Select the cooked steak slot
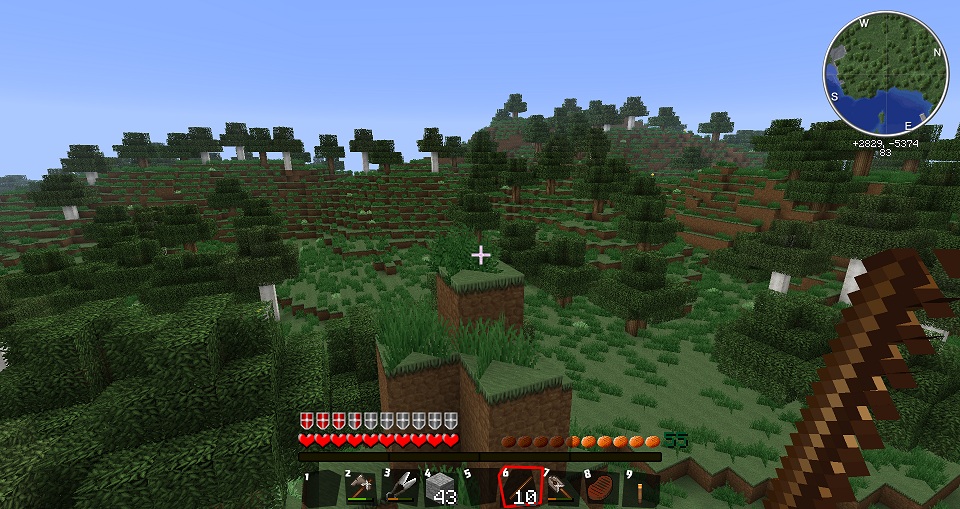Screen dimensions: 960x509 click(600, 487)
